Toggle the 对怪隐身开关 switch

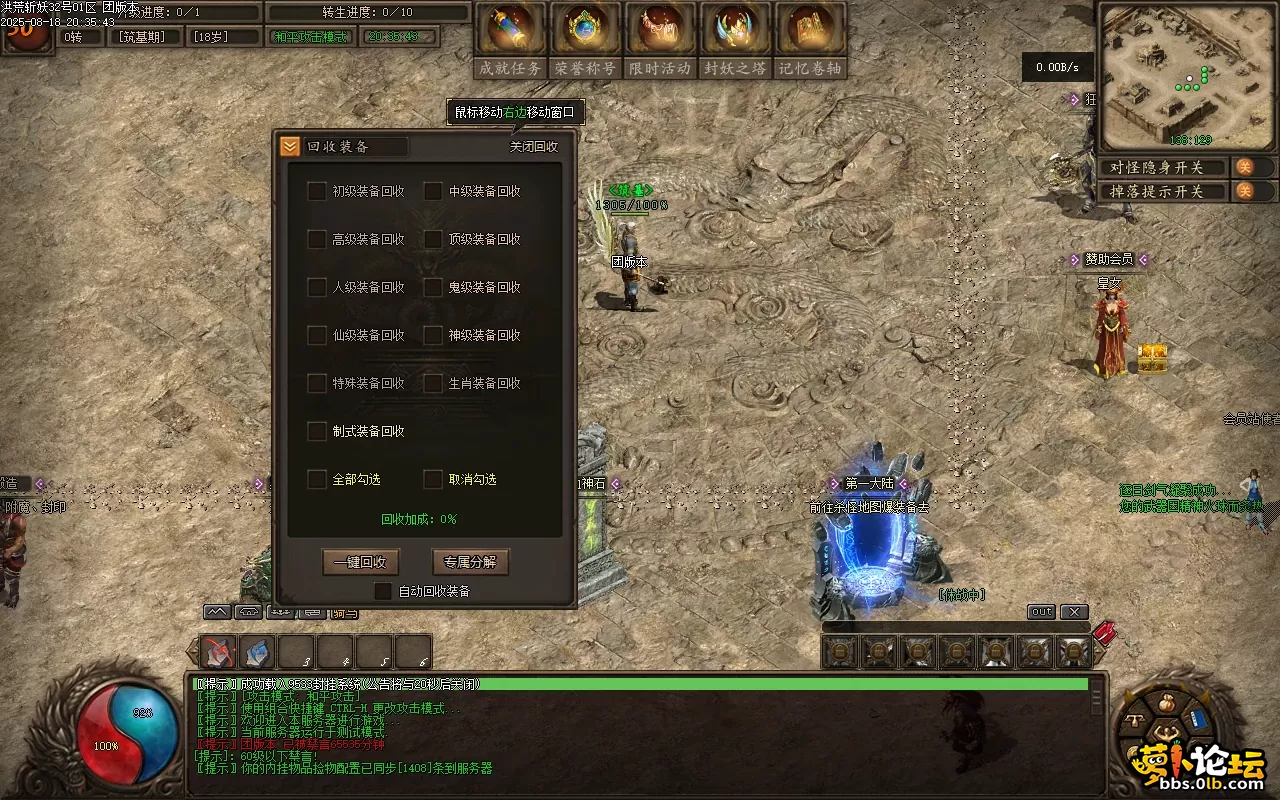[1245, 167]
